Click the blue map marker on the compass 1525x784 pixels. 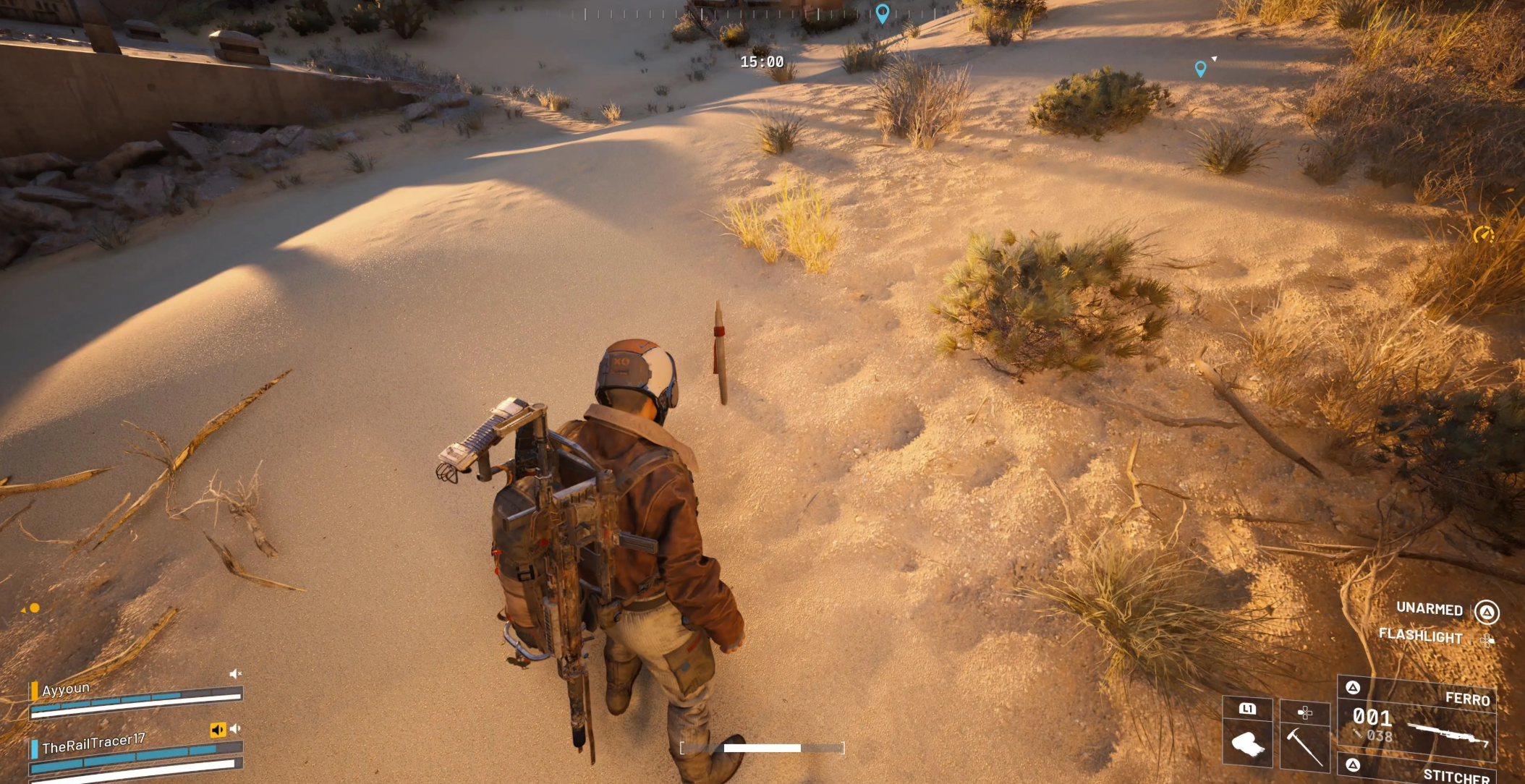point(882,13)
